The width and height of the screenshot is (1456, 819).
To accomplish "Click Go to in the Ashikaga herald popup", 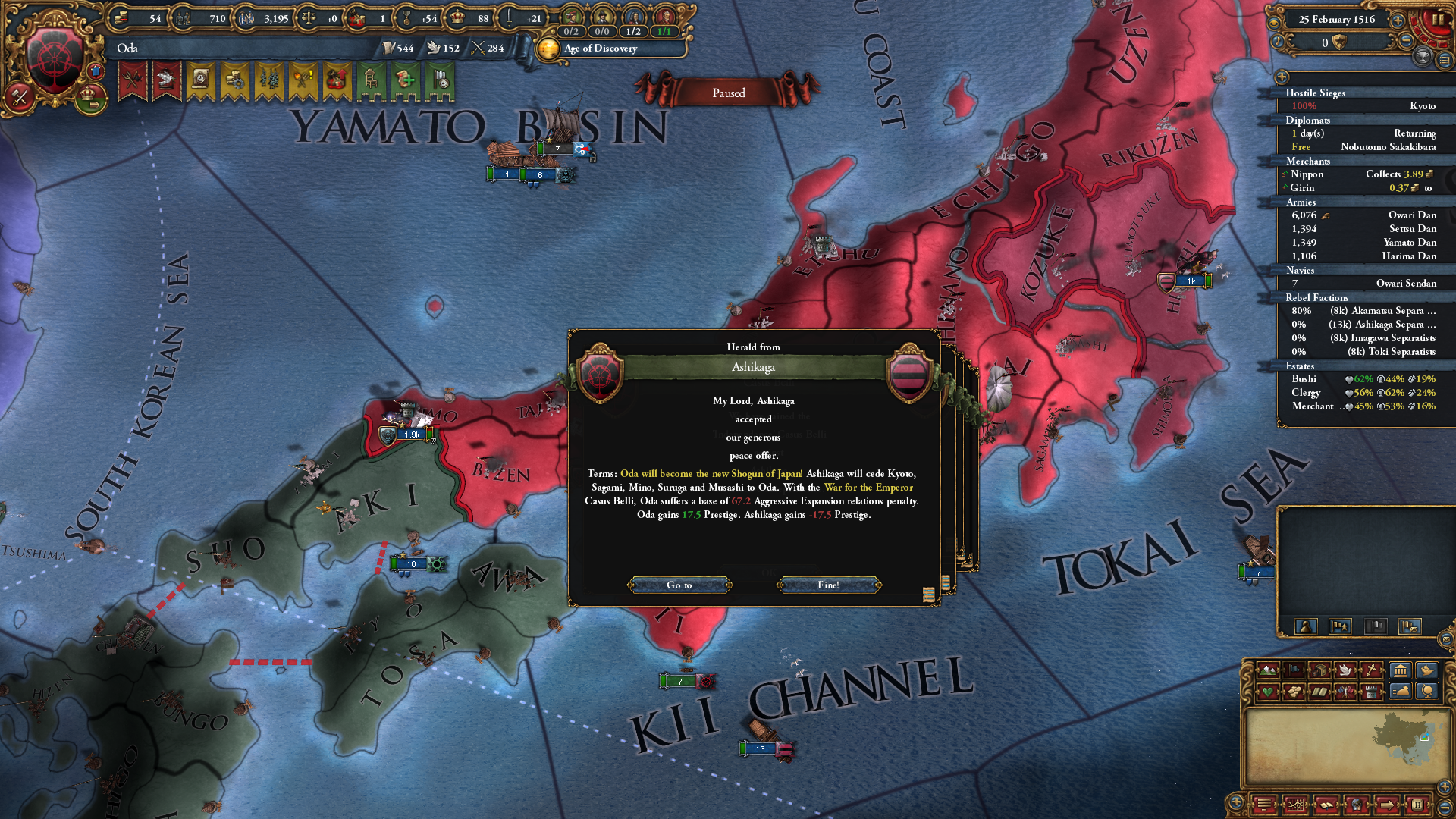I will pyautogui.click(x=679, y=585).
